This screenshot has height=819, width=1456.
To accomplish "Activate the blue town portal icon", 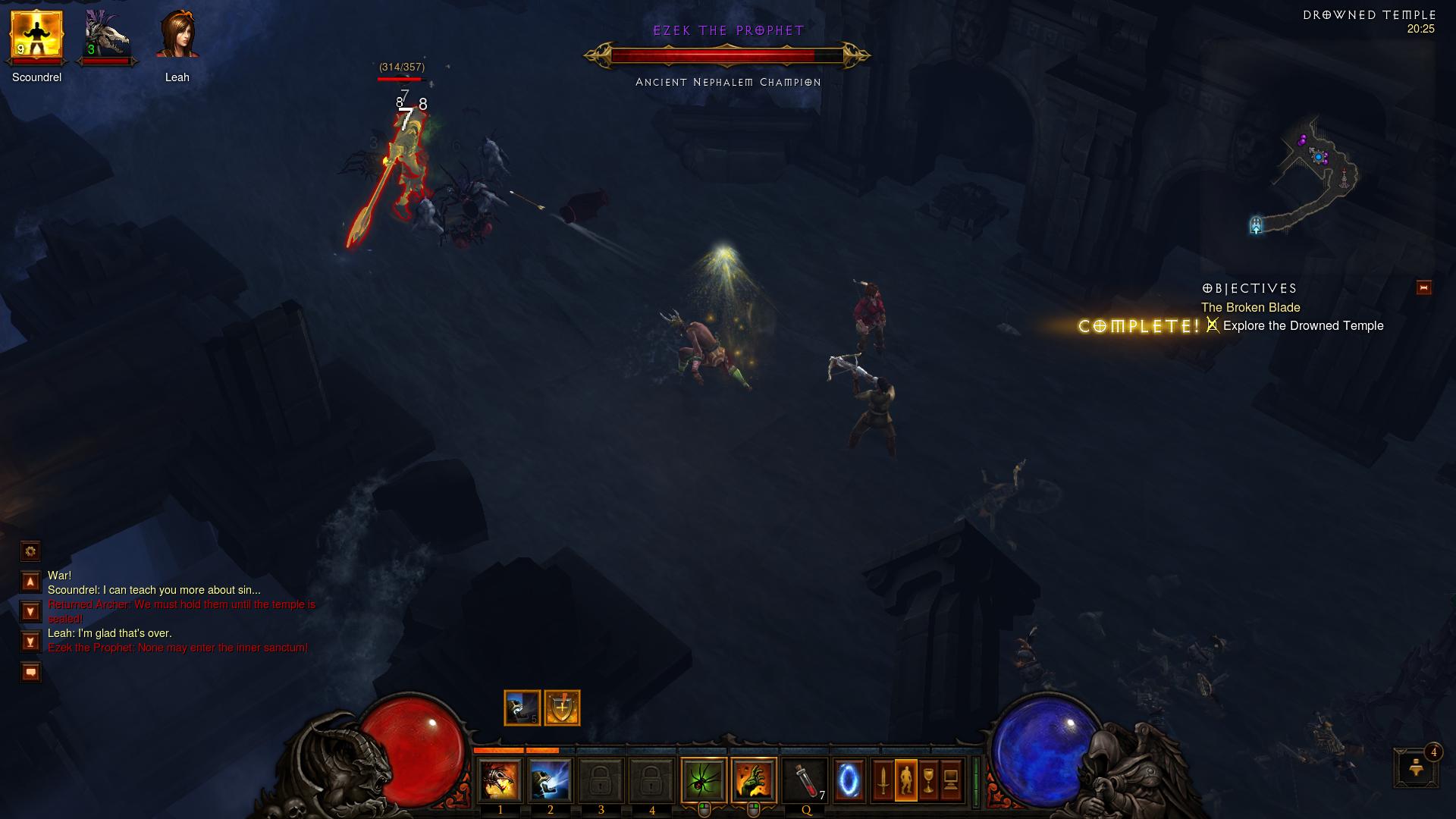I will pos(849,780).
